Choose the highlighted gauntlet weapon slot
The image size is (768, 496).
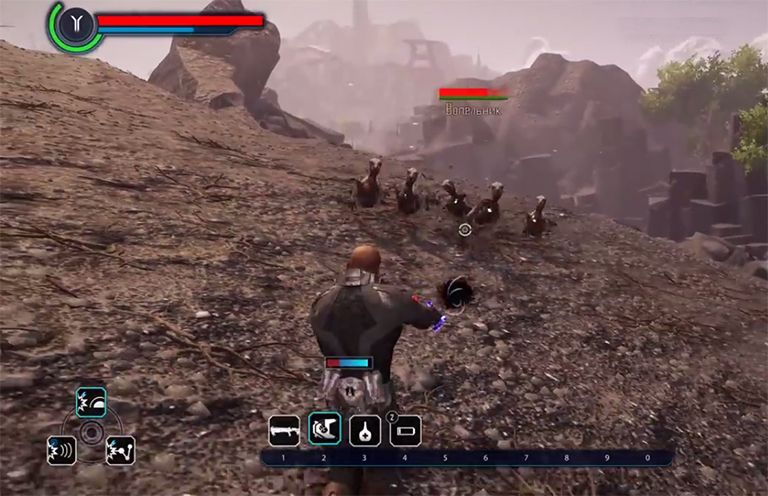pyautogui.click(x=325, y=429)
